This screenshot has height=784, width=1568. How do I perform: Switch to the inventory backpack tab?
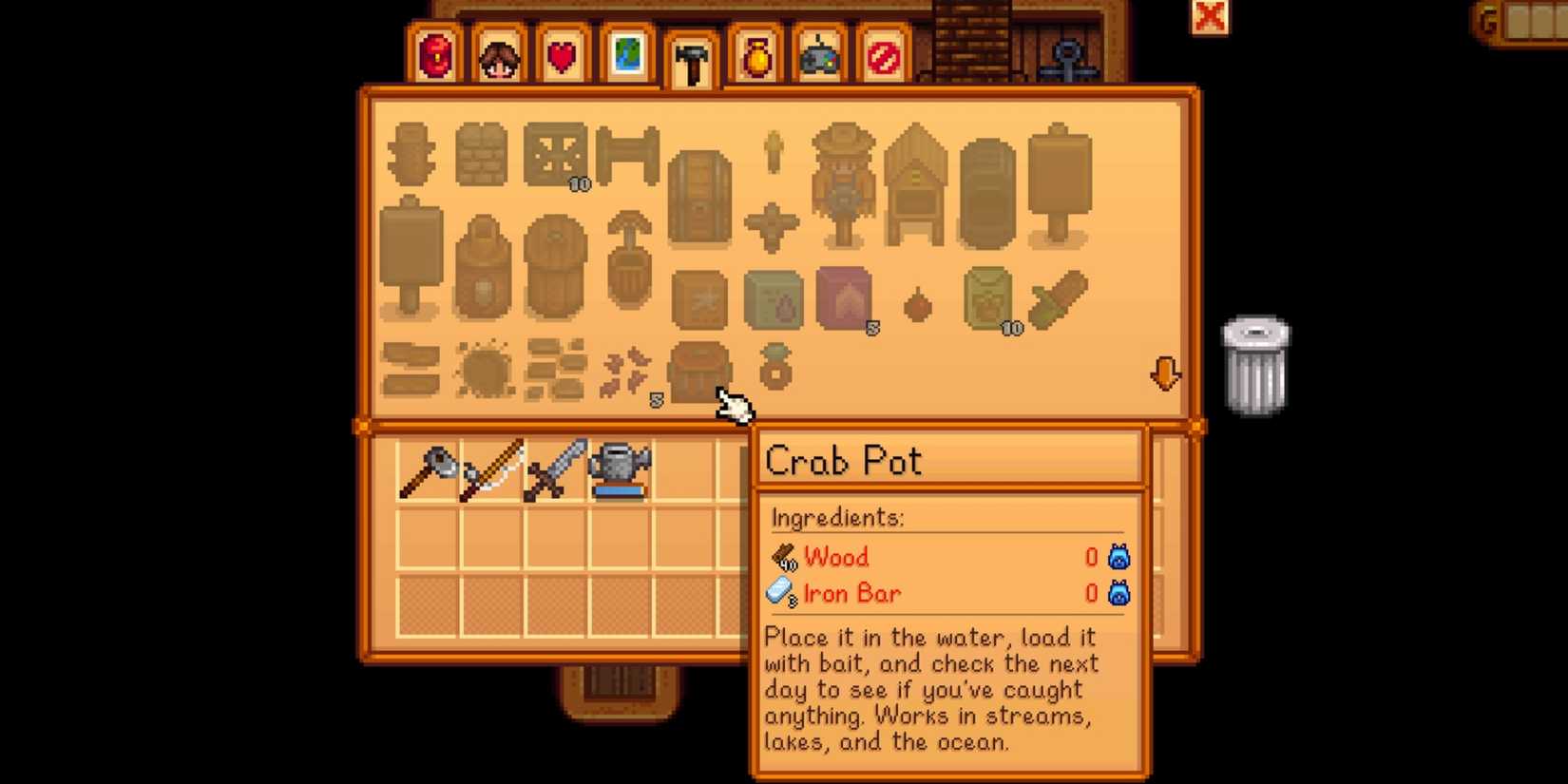coord(437,57)
